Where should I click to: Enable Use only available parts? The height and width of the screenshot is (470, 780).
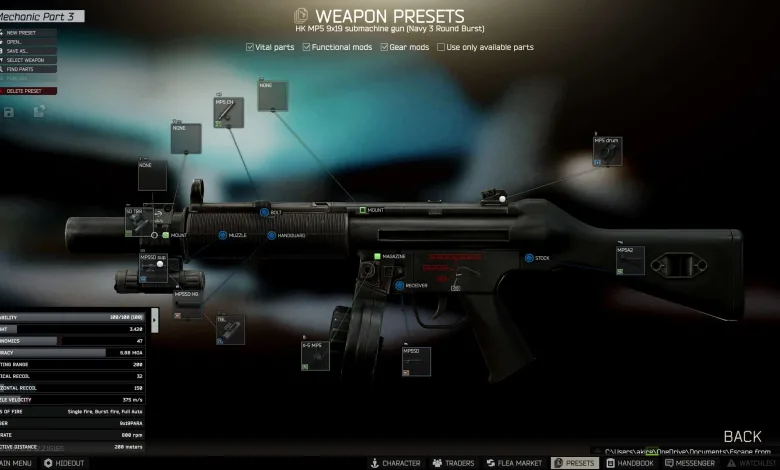(x=441, y=47)
